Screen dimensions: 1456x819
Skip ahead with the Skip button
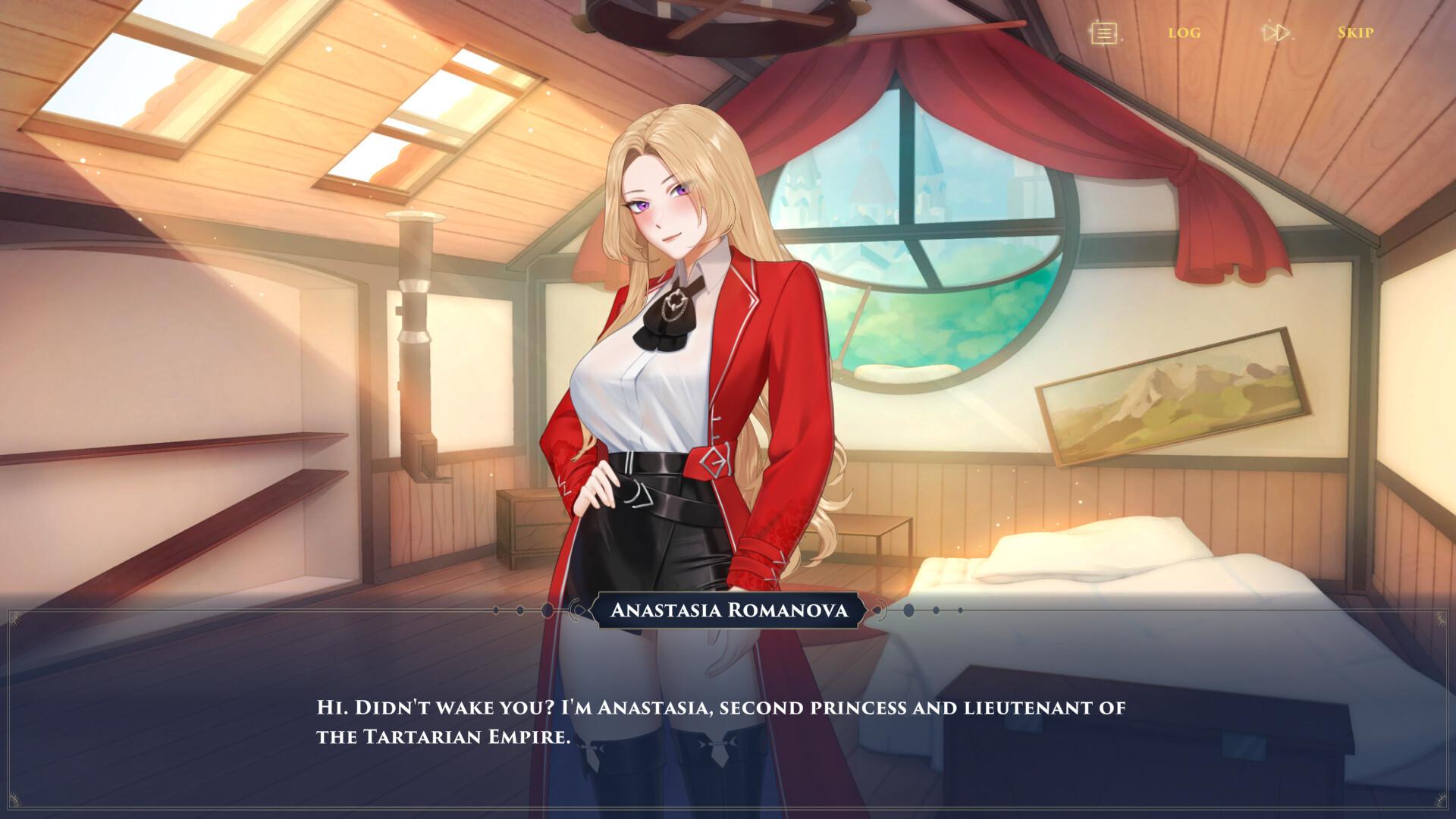pos(1354,33)
